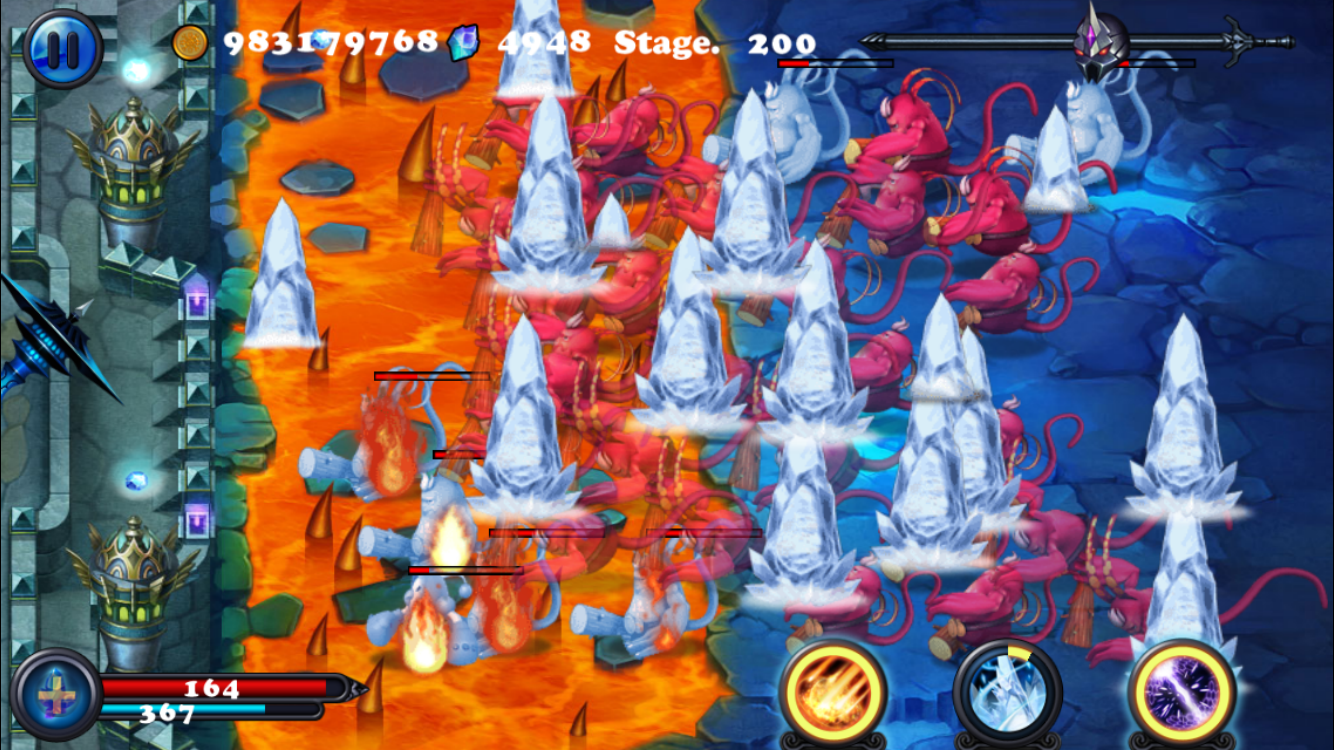Pause the game with the blue button
This screenshot has width=1334, height=750.
[x=62, y=47]
